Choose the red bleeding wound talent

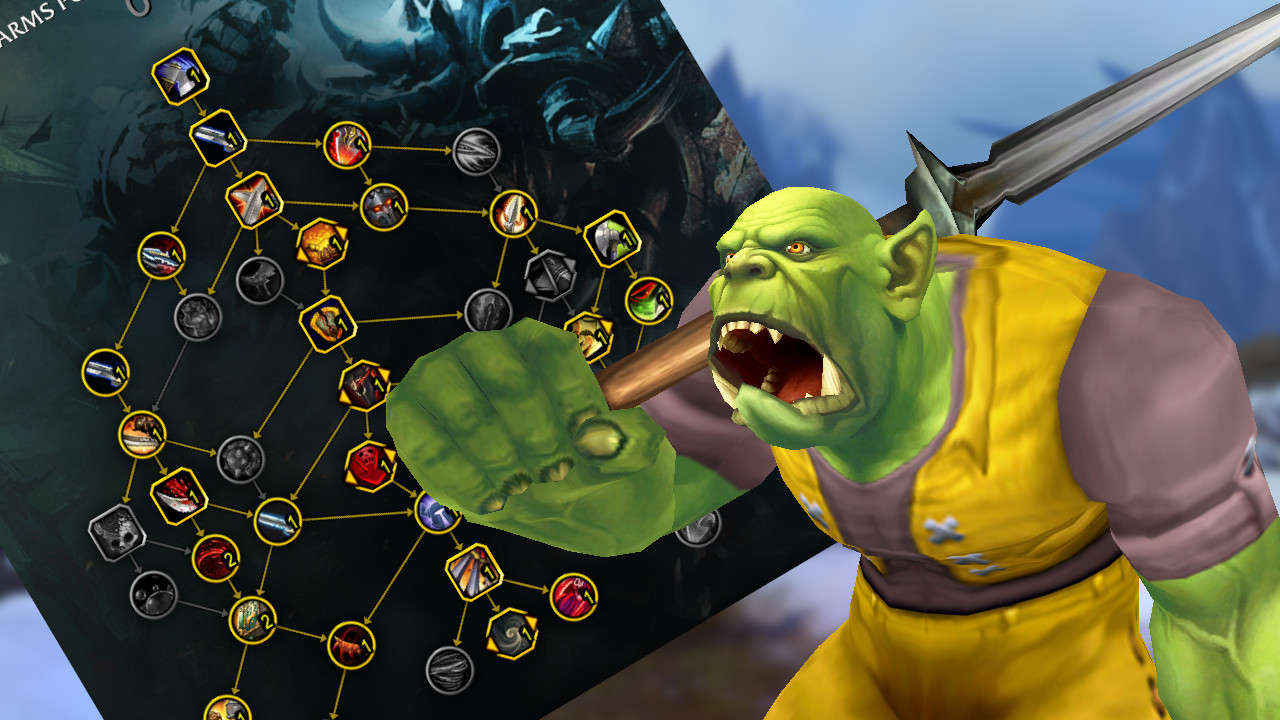tap(215, 556)
